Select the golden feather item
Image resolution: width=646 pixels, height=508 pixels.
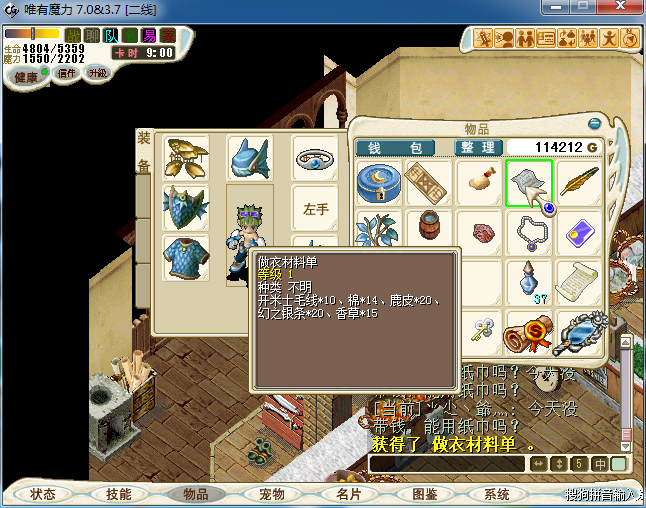coord(580,183)
